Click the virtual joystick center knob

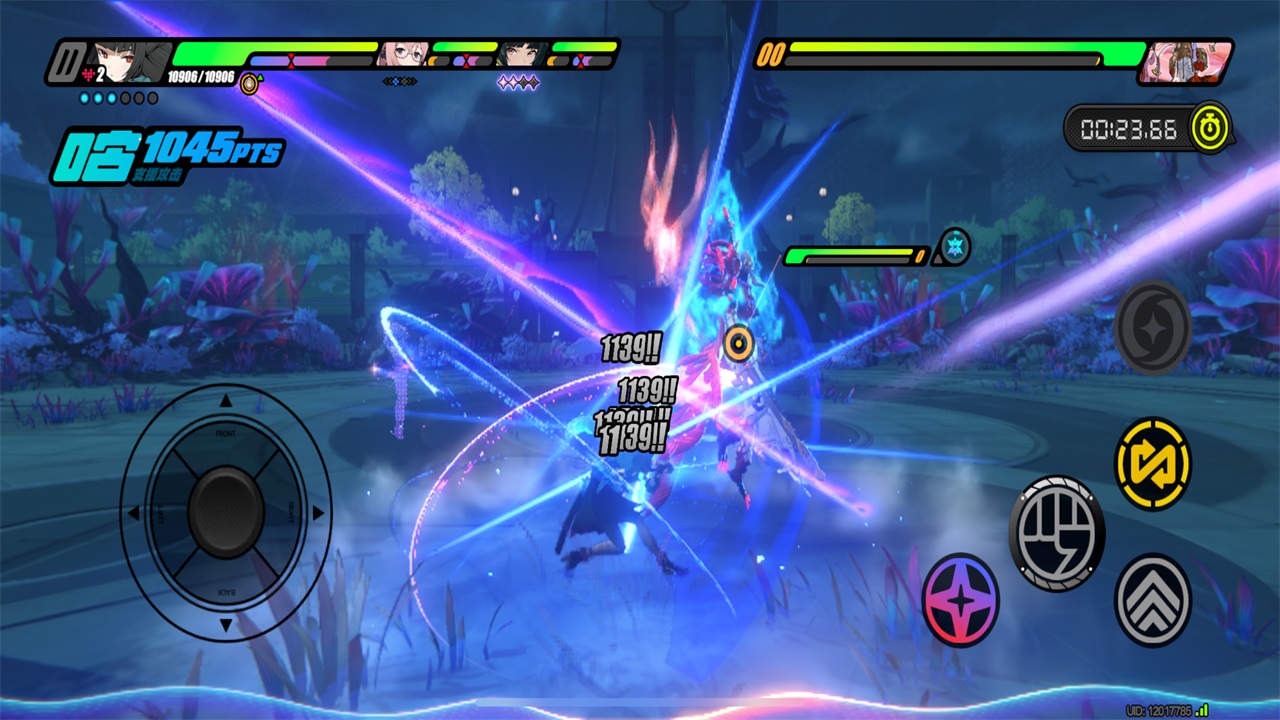pyautogui.click(x=226, y=512)
